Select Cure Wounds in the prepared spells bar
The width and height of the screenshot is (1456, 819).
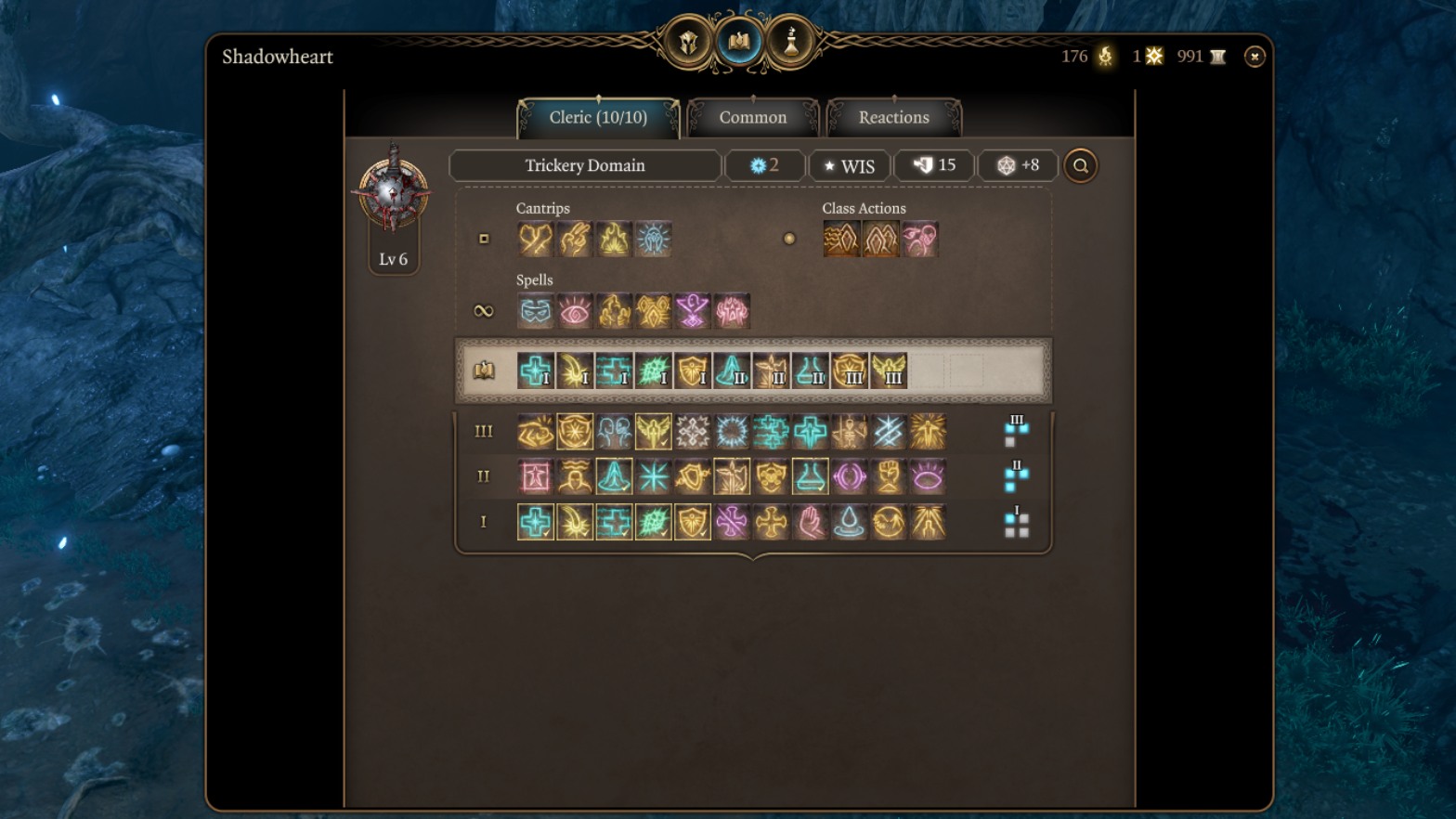coord(535,371)
